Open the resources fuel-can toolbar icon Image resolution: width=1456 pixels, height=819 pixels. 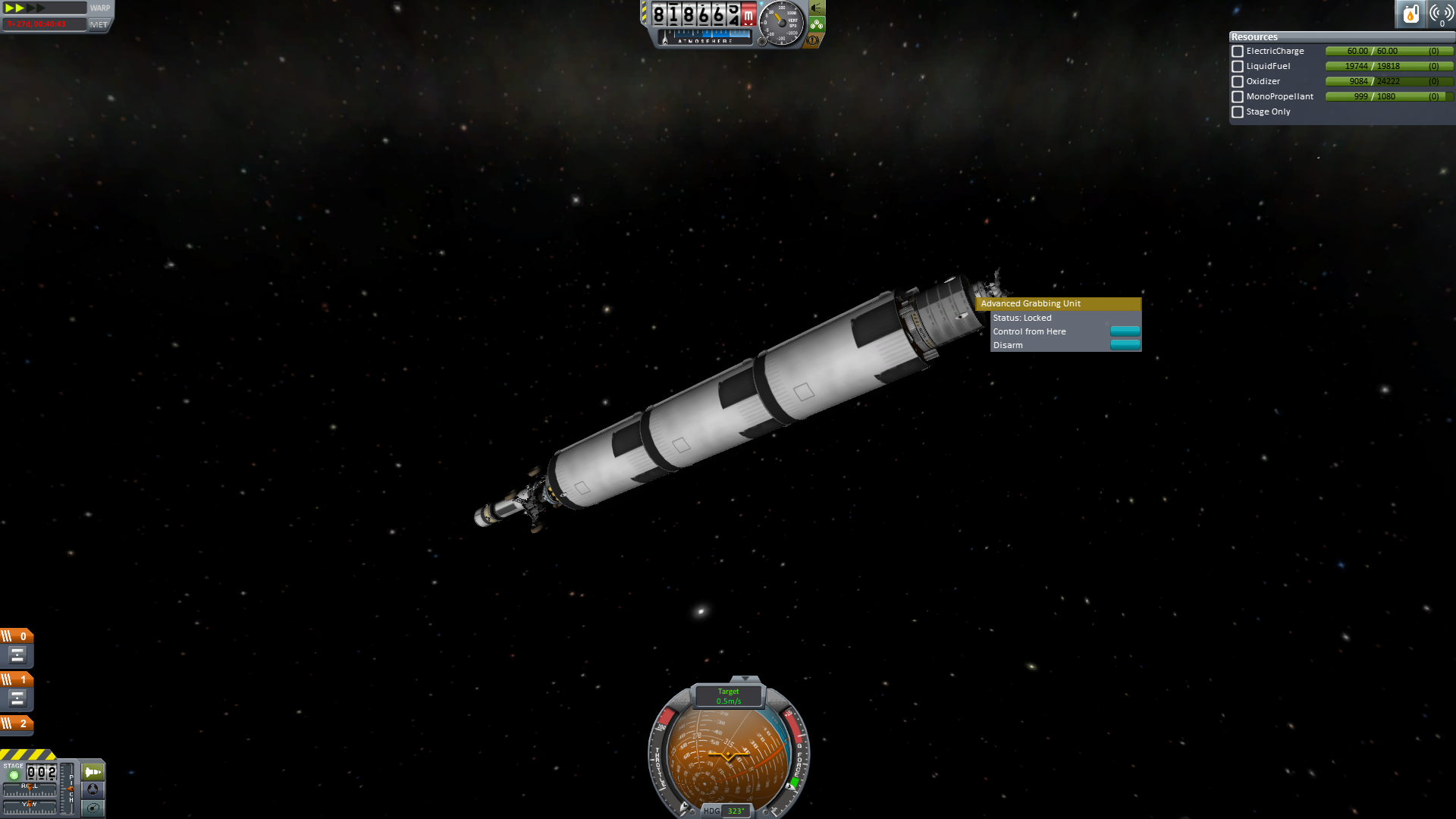coord(1410,14)
